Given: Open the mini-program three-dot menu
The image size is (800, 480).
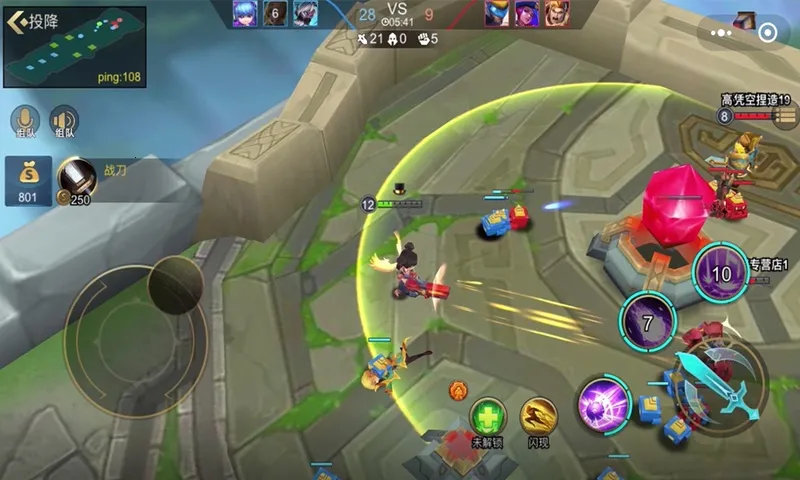Looking at the screenshot, I should 722,32.
